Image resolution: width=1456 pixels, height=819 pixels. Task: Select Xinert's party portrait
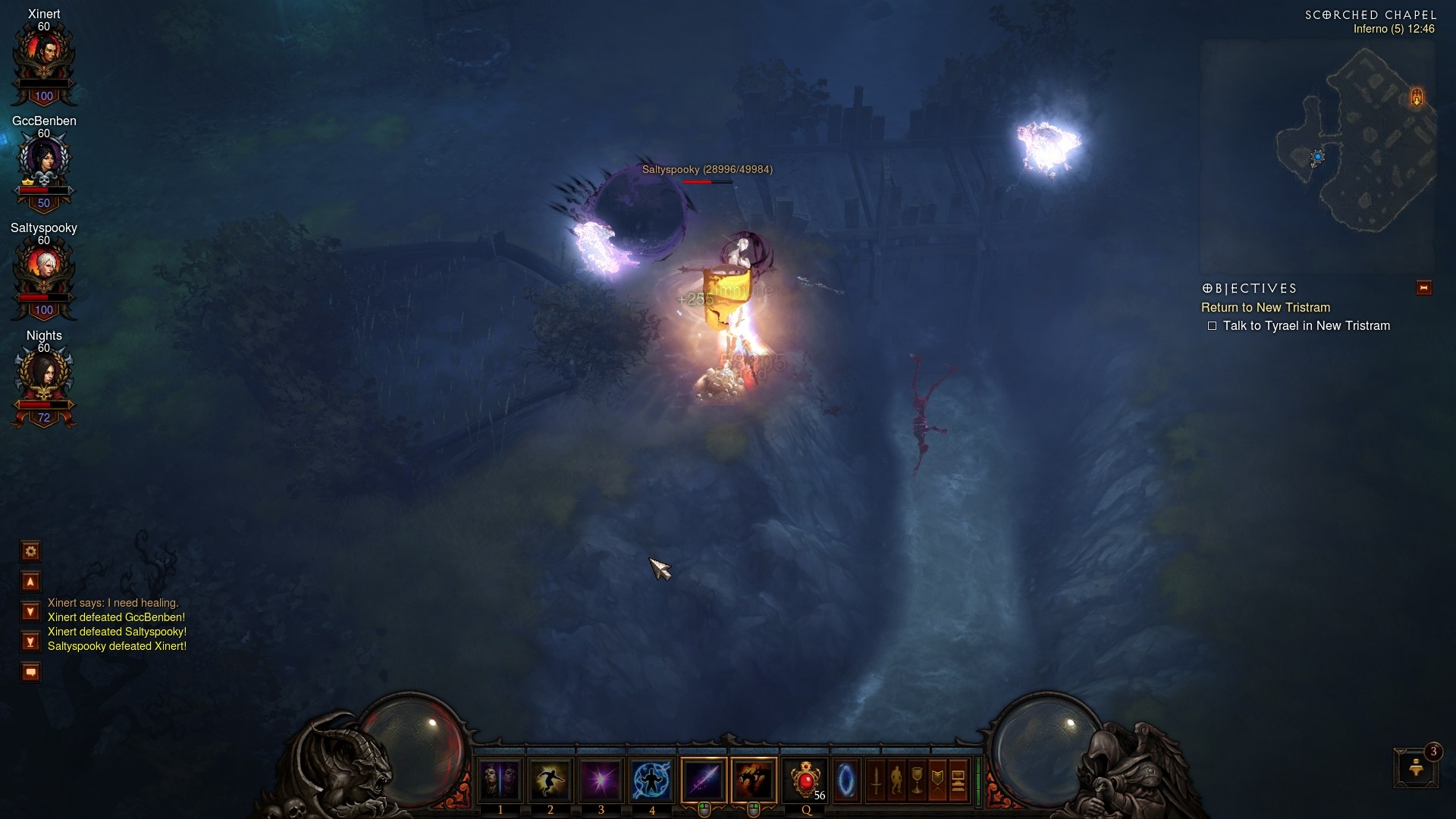[x=44, y=55]
